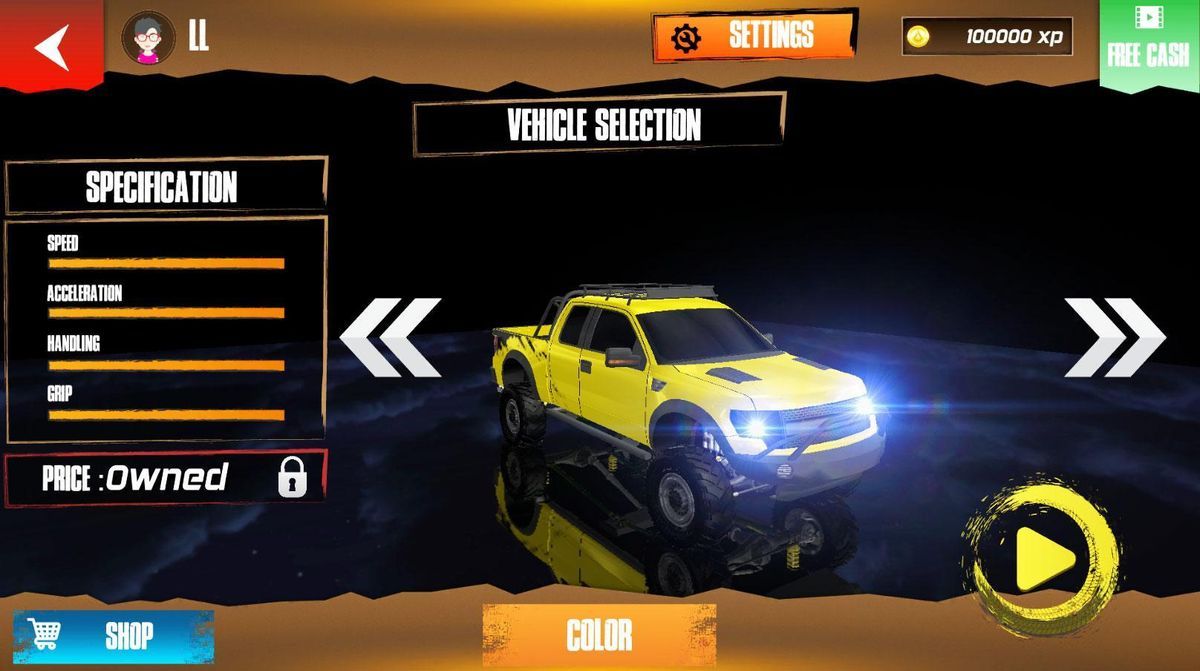Open the Shop

click(113, 634)
